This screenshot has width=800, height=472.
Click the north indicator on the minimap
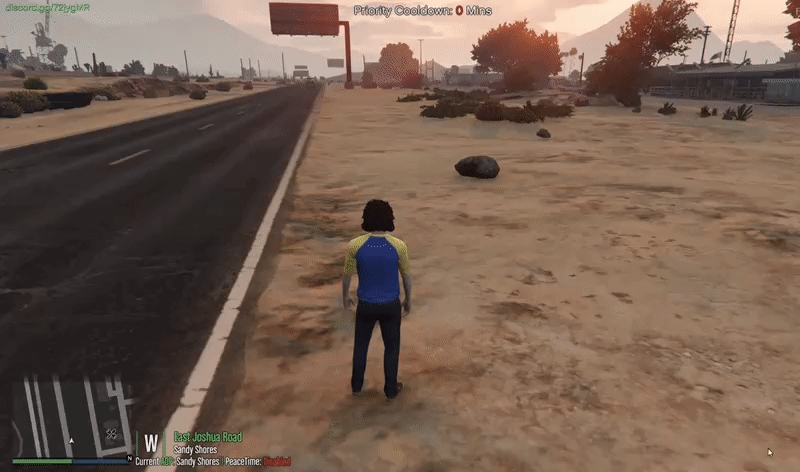click(x=130, y=458)
